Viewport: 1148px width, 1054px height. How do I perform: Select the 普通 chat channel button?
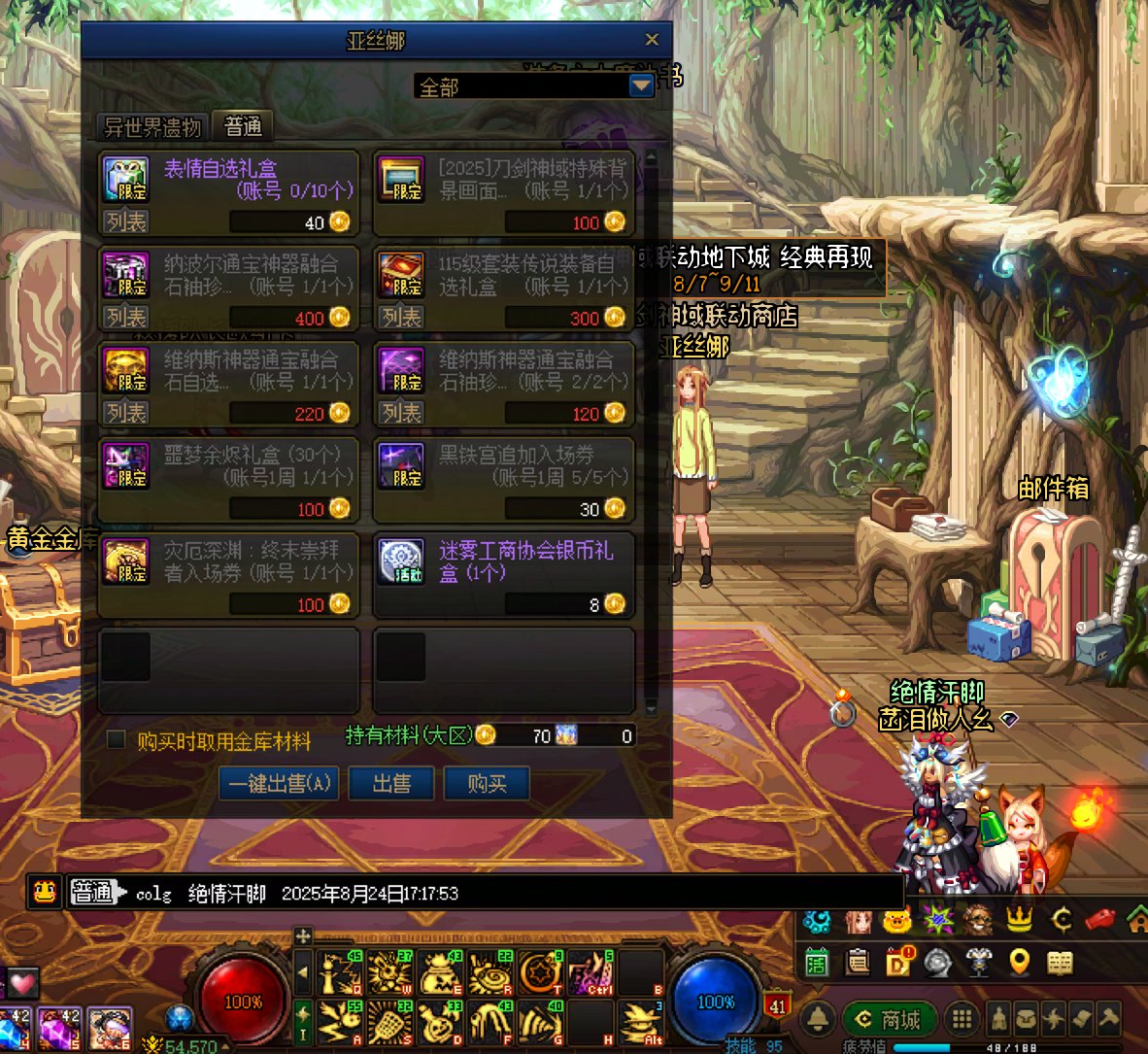click(94, 892)
